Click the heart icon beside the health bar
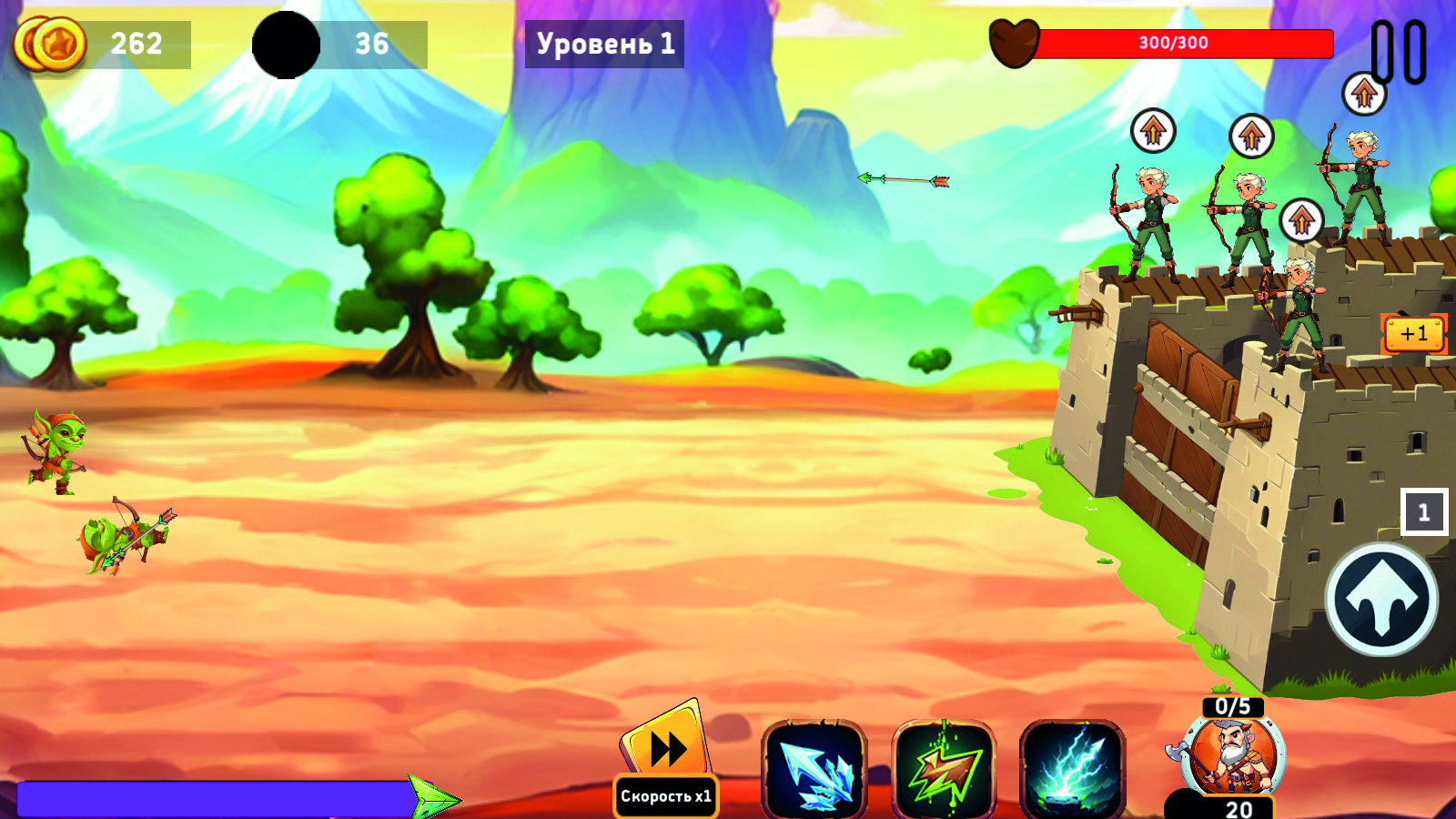Image resolution: width=1456 pixels, height=819 pixels. (x=1016, y=43)
